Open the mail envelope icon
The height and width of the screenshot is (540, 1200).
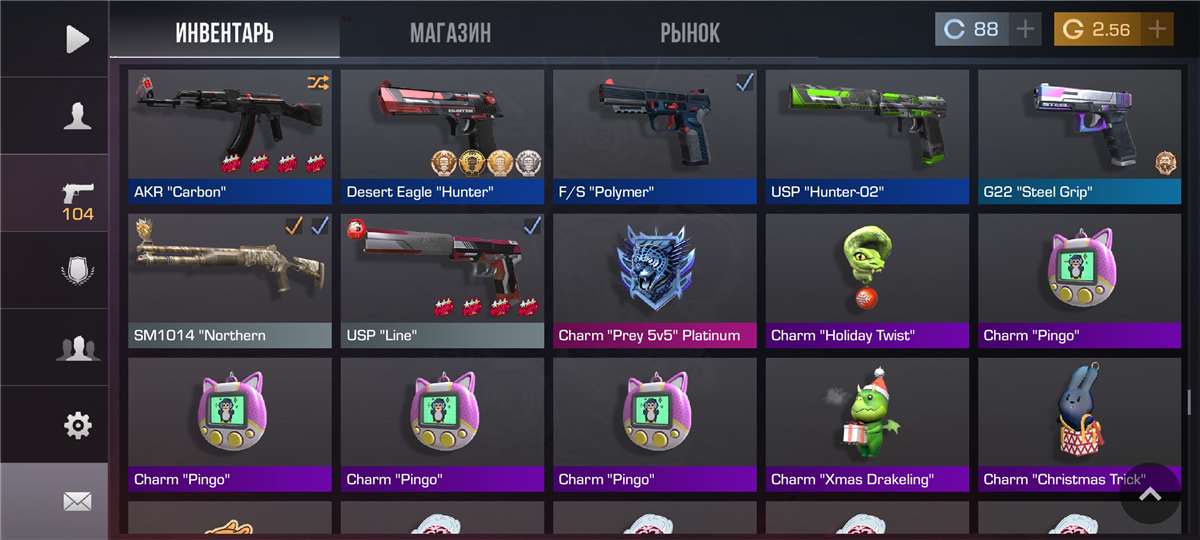[77, 502]
